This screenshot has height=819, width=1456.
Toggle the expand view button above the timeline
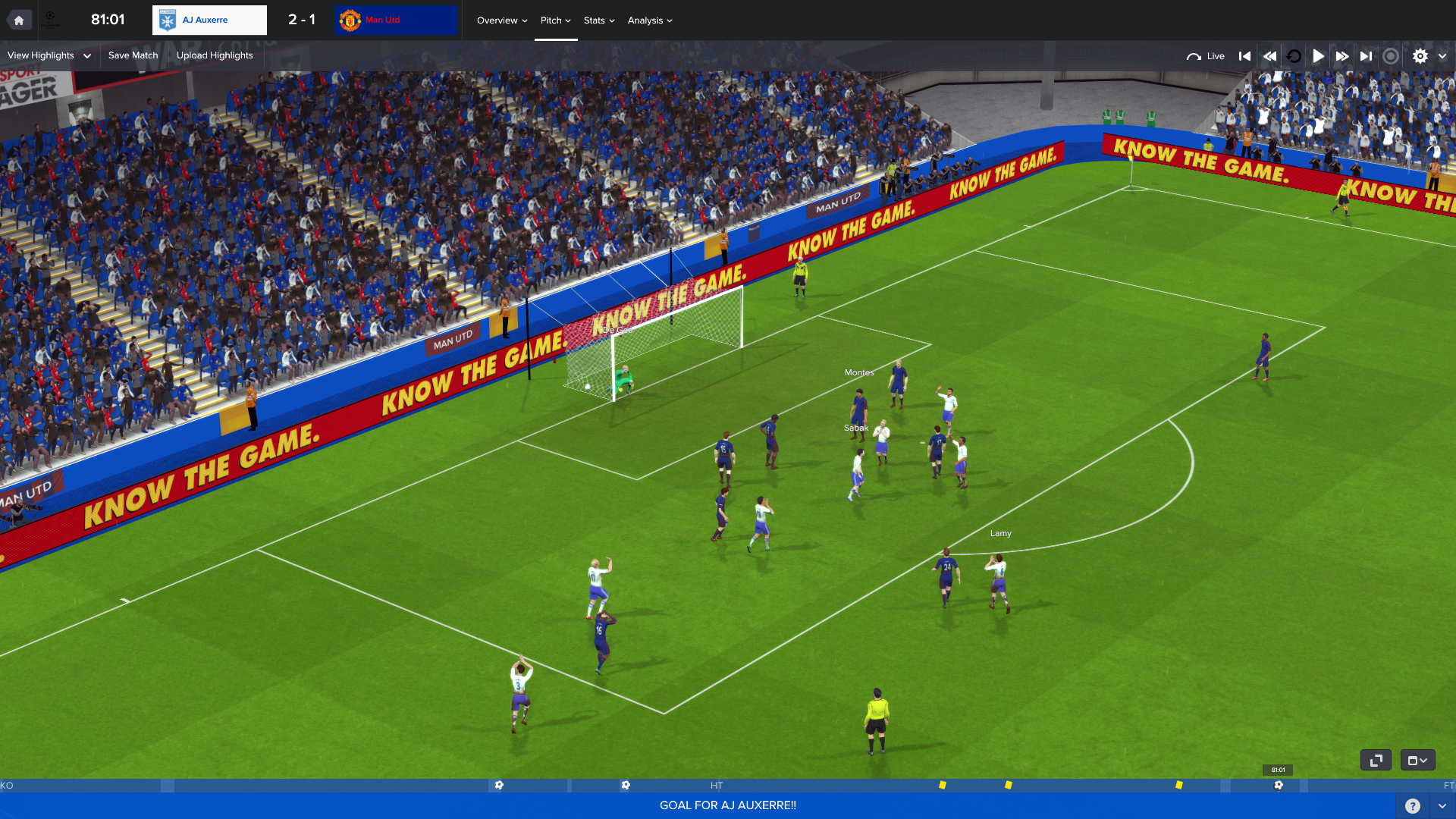coord(1376,760)
